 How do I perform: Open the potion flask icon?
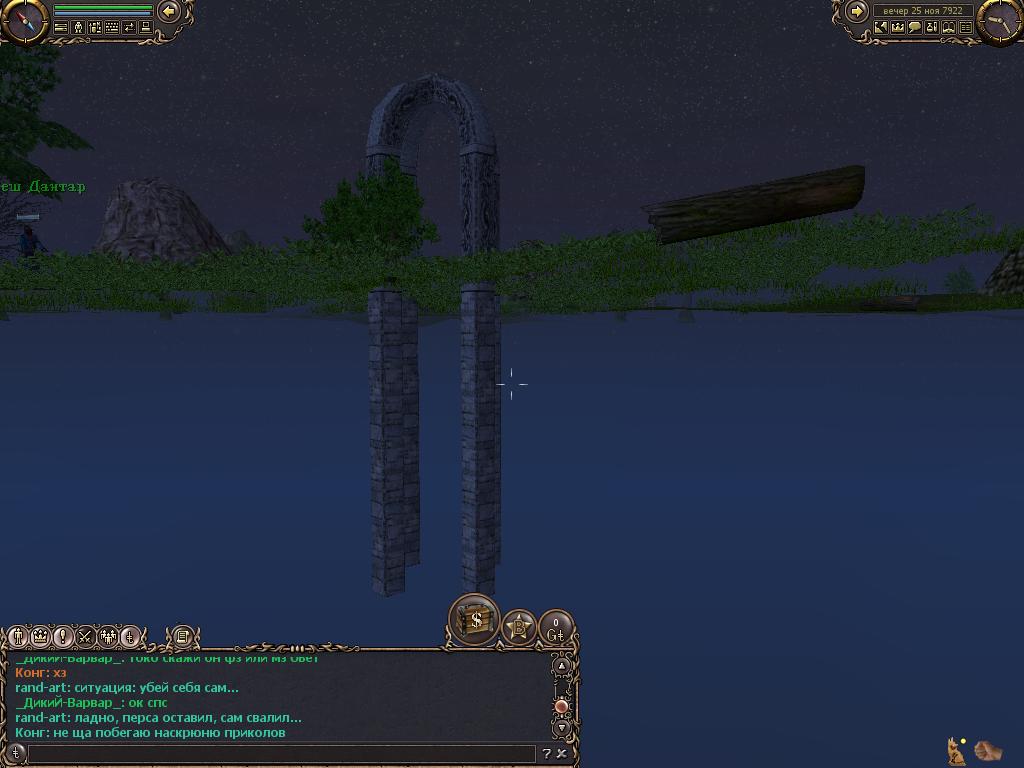(x=931, y=28)
